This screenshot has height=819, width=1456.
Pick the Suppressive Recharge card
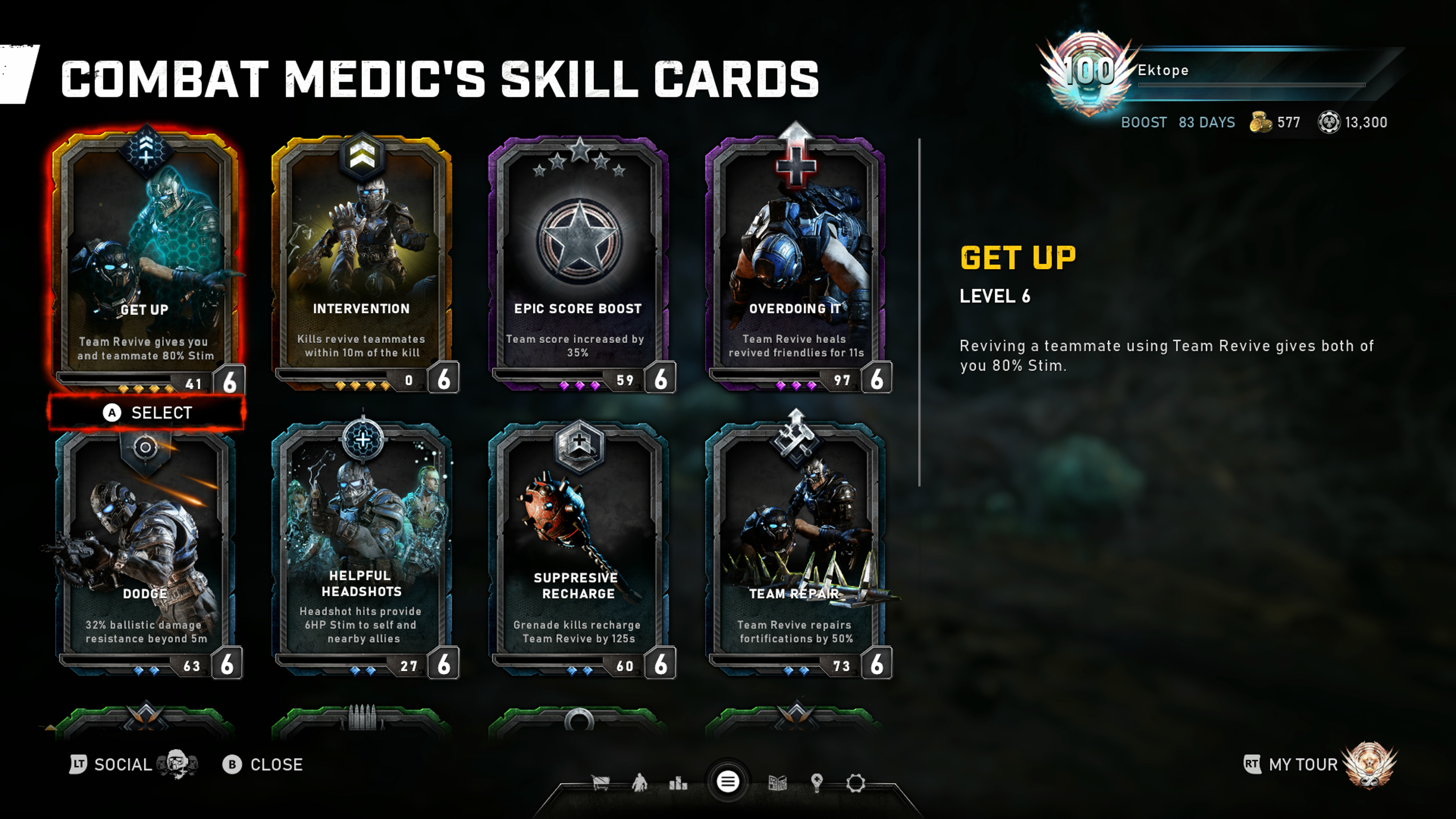[x=578, y=548]
